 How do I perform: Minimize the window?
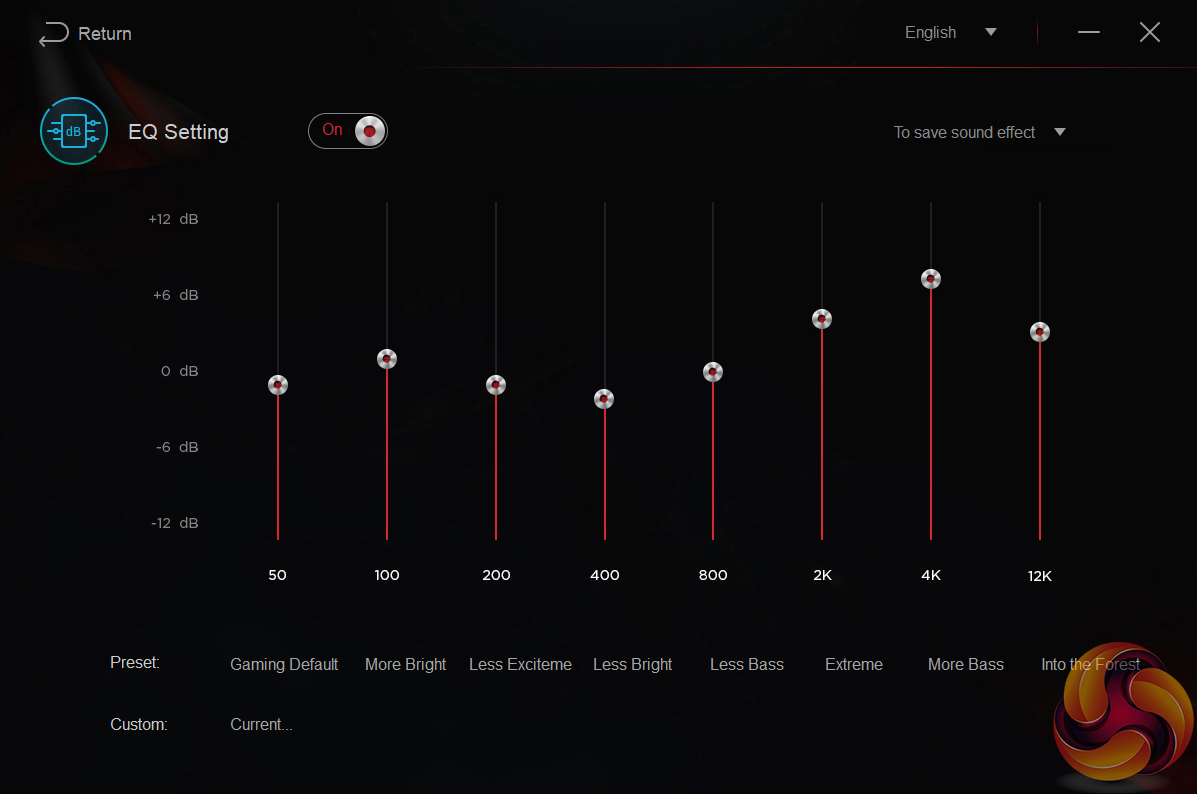tap(1088, 33)
